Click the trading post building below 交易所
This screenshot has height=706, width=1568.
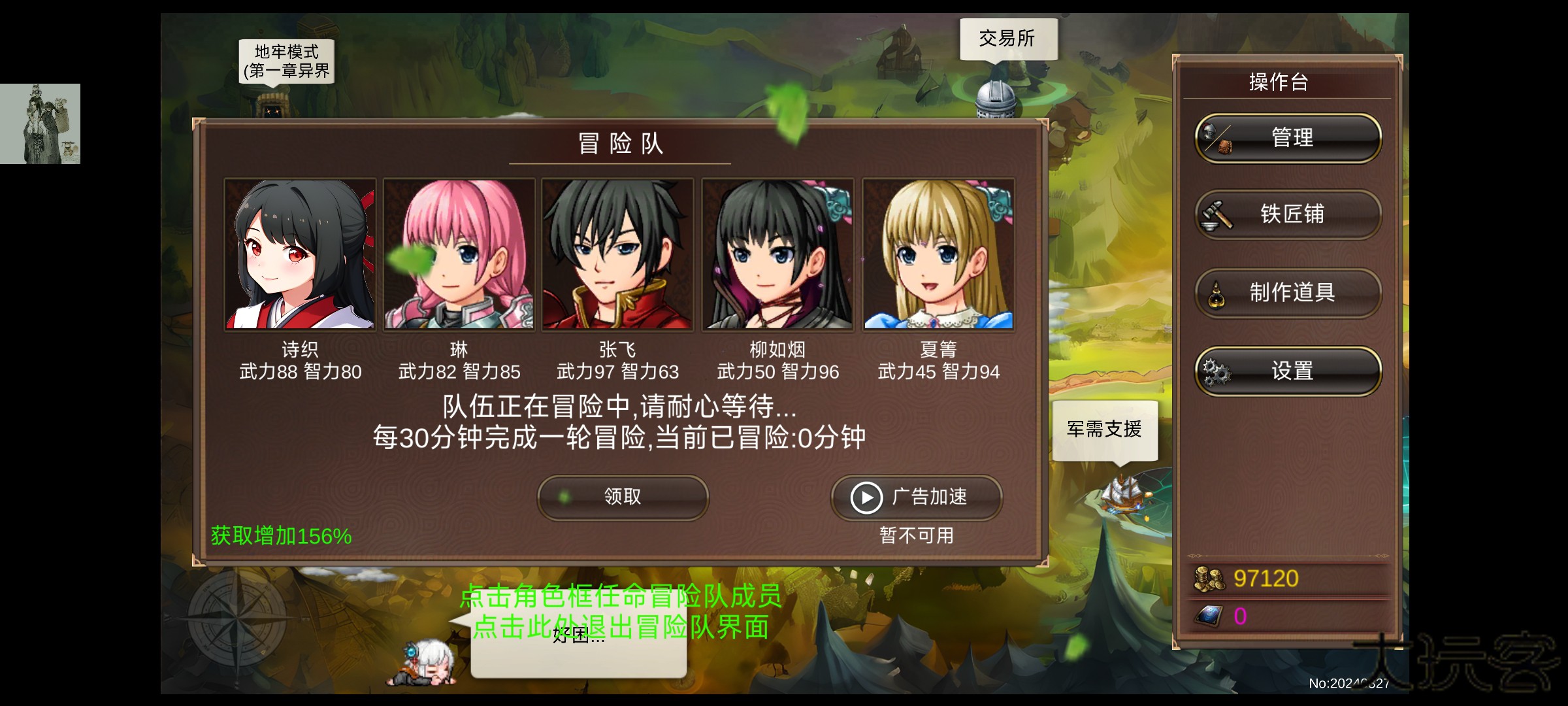pos(996,101)
